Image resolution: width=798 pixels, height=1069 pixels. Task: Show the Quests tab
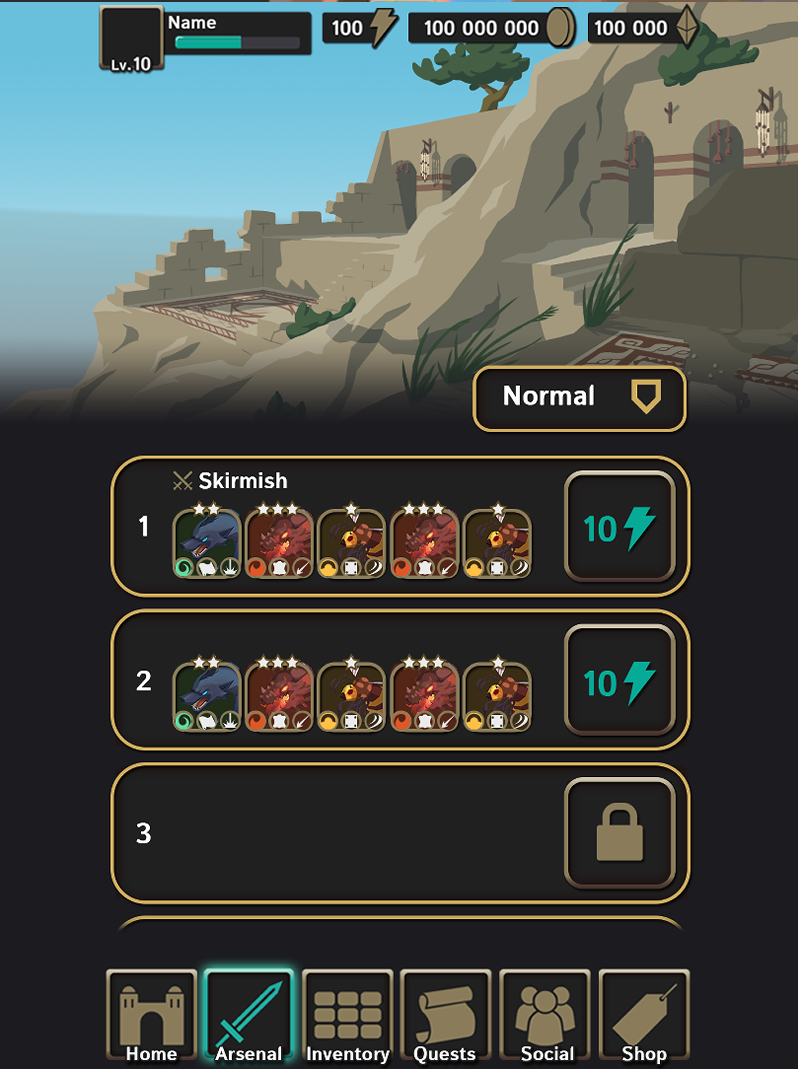coord(445,1015)
